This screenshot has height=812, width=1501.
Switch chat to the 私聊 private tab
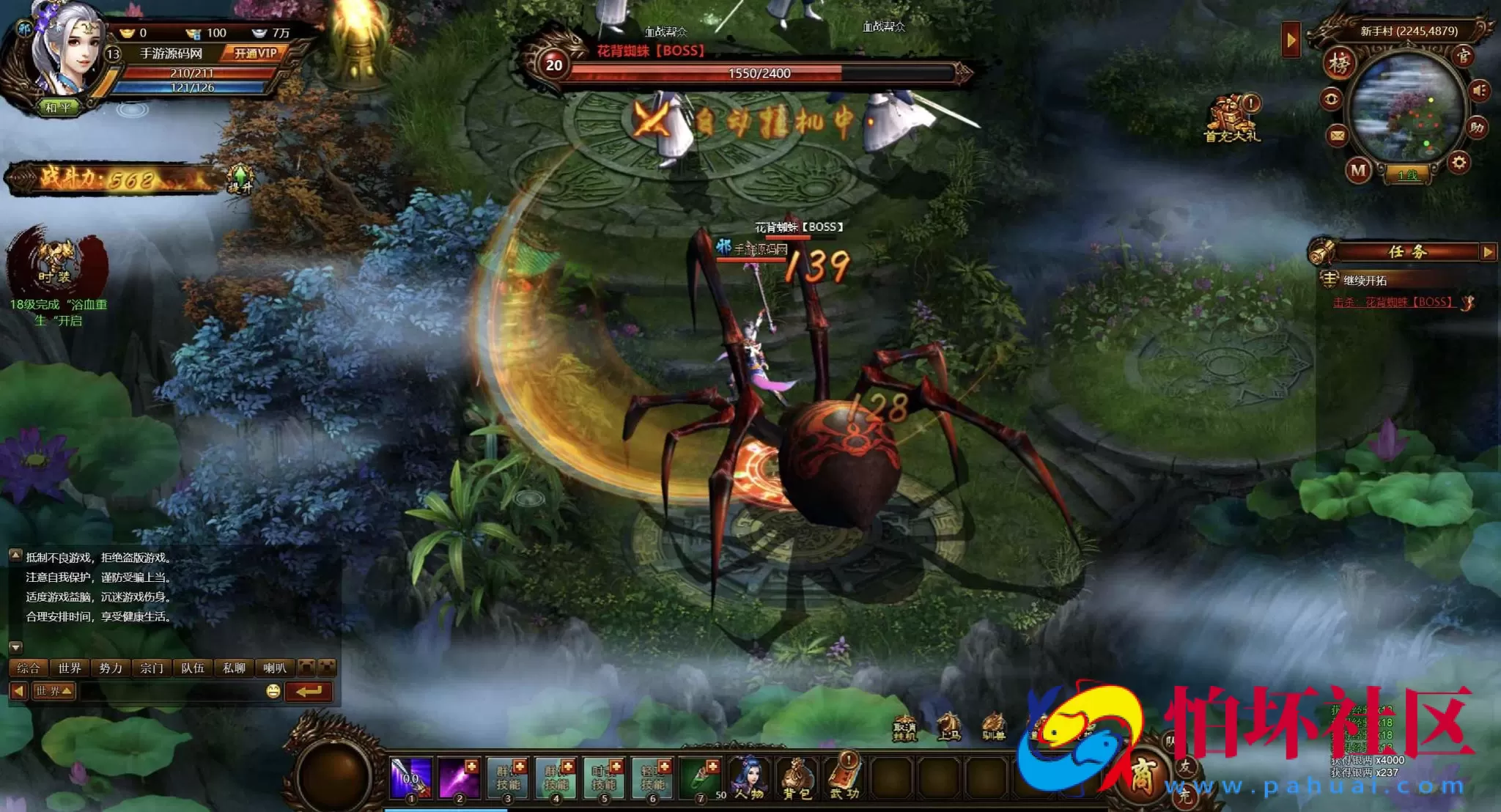[x=234, y=668]
